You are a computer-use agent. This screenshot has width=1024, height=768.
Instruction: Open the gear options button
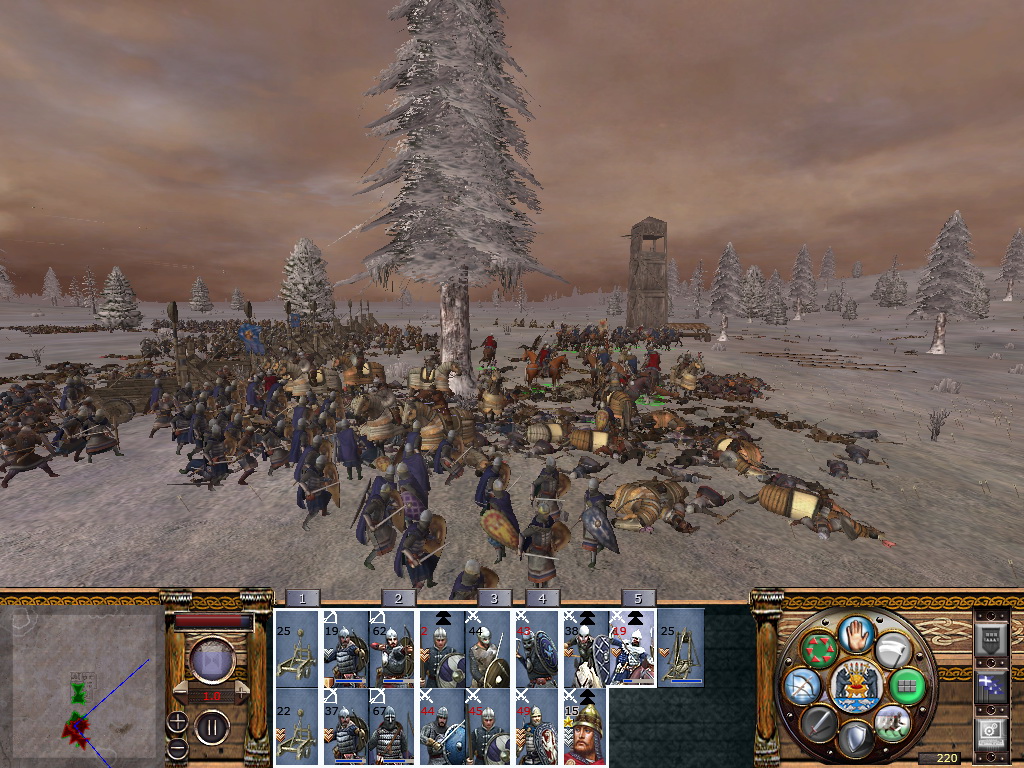point(991,733)
